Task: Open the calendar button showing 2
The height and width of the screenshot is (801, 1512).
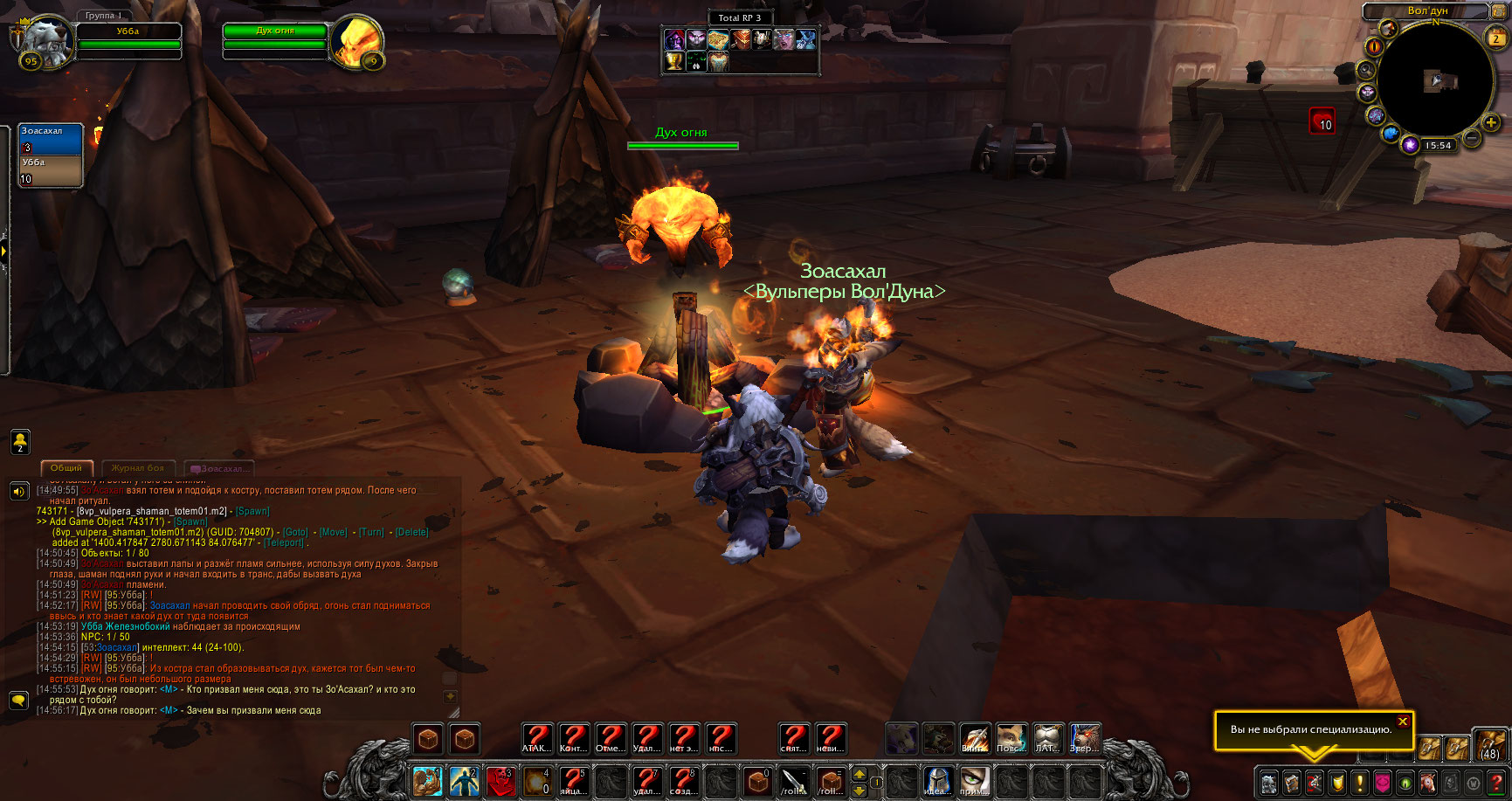Action: coord(1496,38)
